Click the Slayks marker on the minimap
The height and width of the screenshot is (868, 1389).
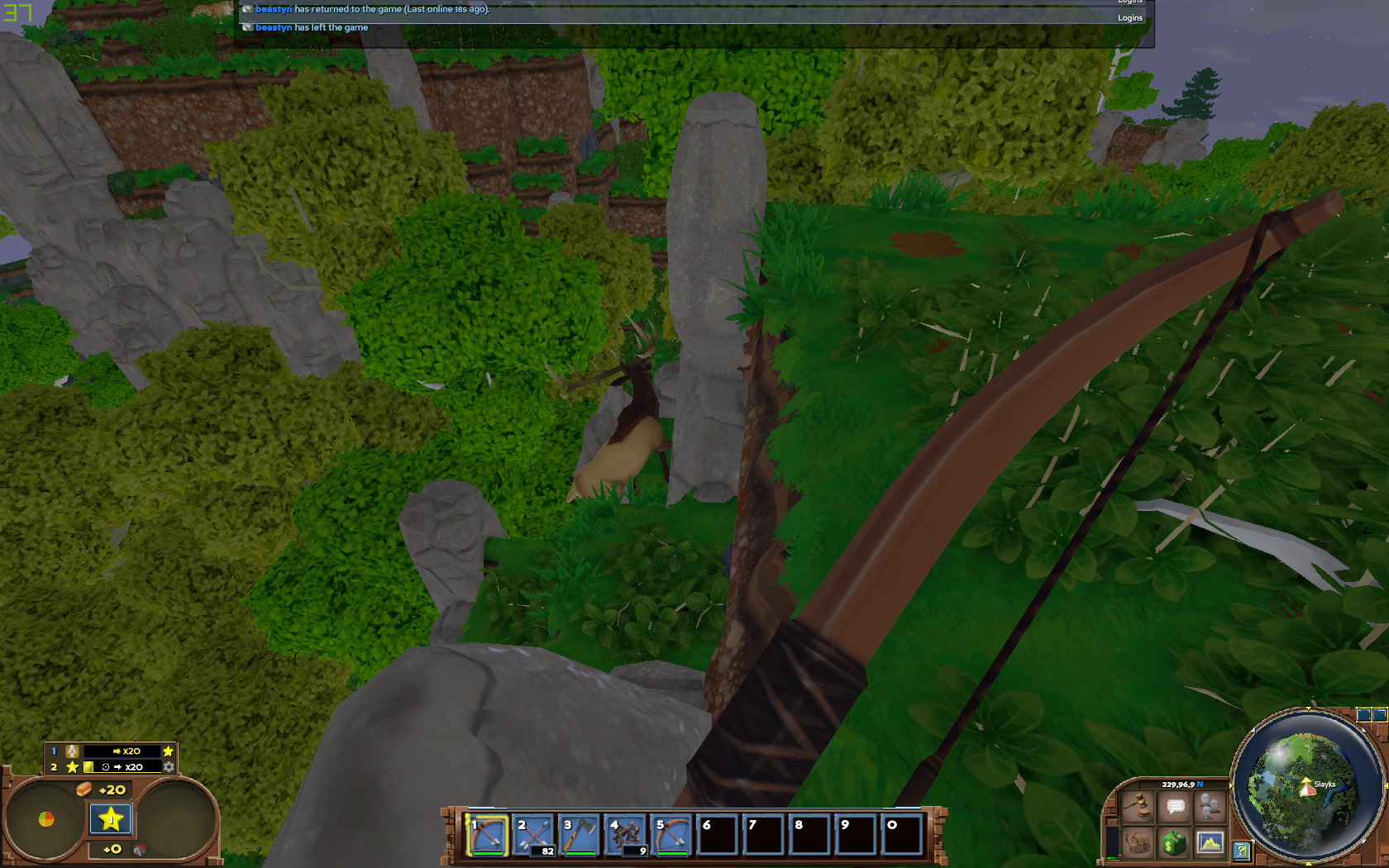tap(1306, 789)
